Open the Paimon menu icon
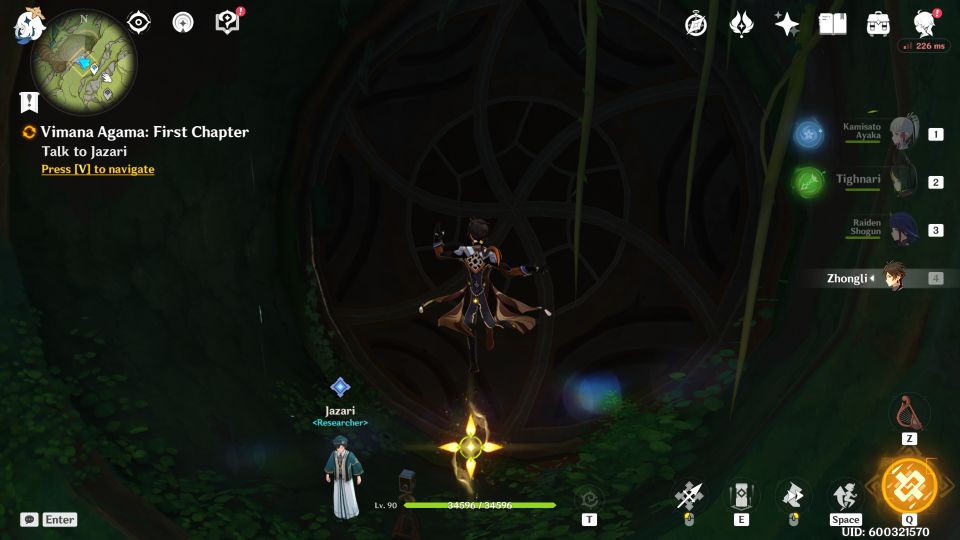This screenshot has height=540, width=960. click(x=26, y=24)
